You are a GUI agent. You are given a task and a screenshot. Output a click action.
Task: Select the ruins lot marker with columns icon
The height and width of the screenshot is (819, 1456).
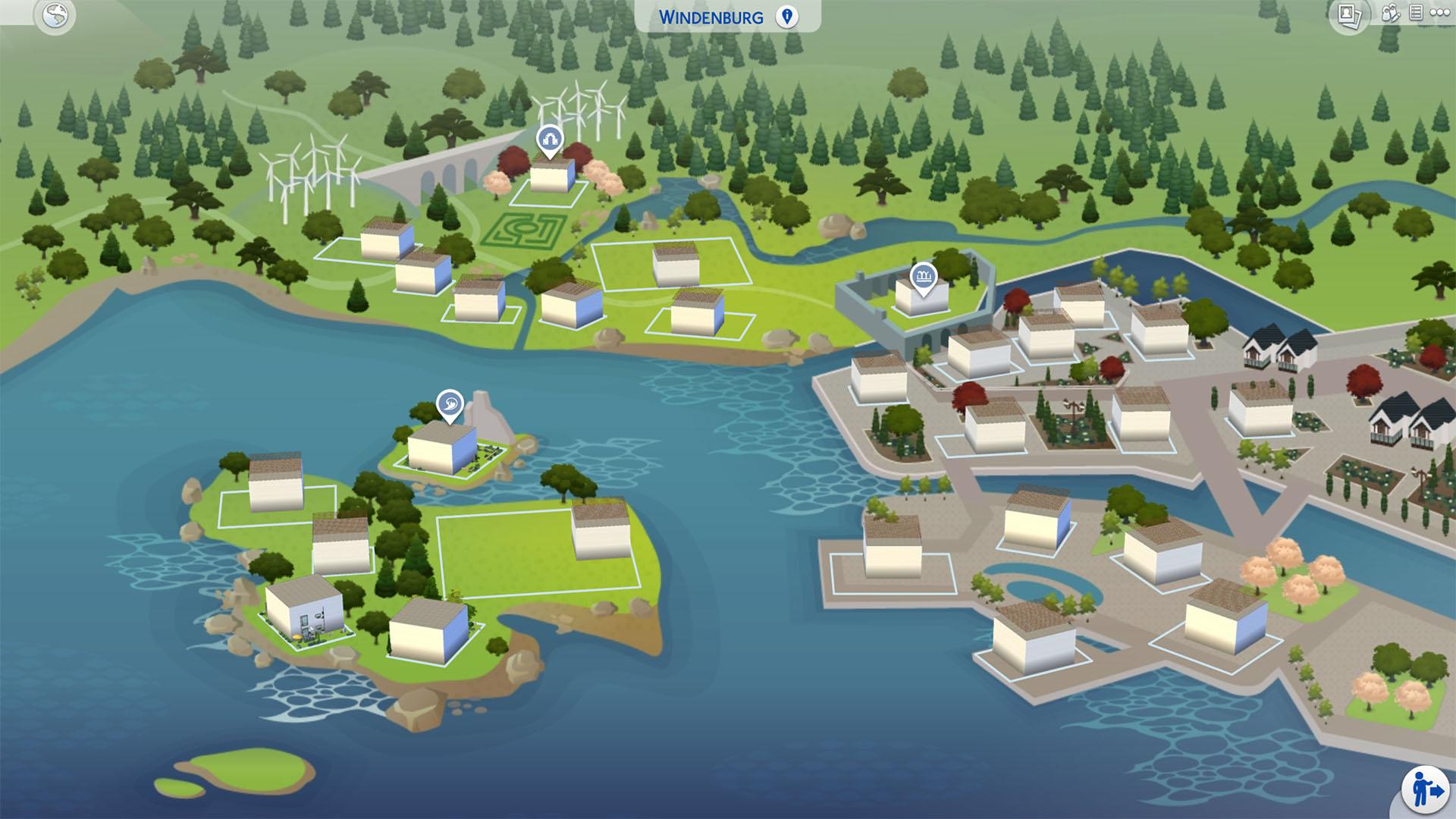(923, 276)
